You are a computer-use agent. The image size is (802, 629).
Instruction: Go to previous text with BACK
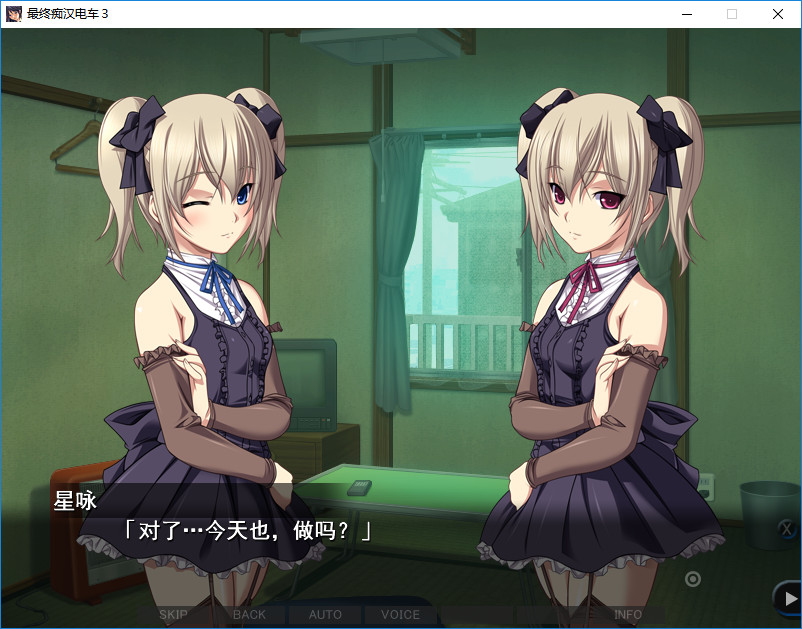coord(249,614)
